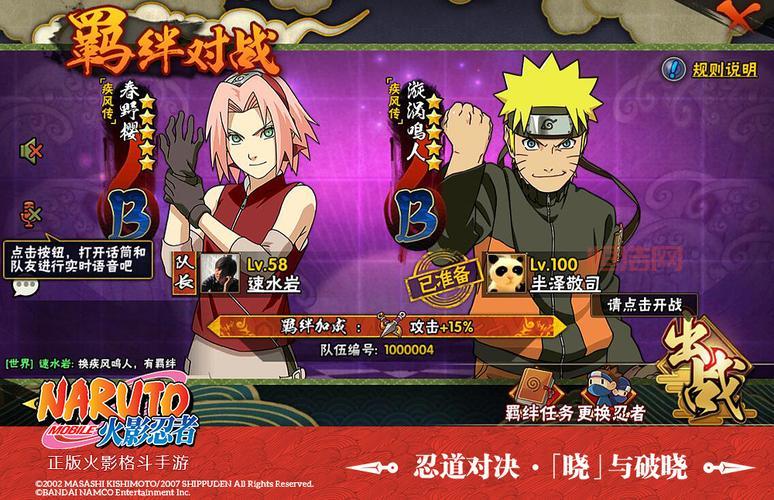Tap 更换忍者 to change ninja

pyautogui.click(x=609, y=393)
